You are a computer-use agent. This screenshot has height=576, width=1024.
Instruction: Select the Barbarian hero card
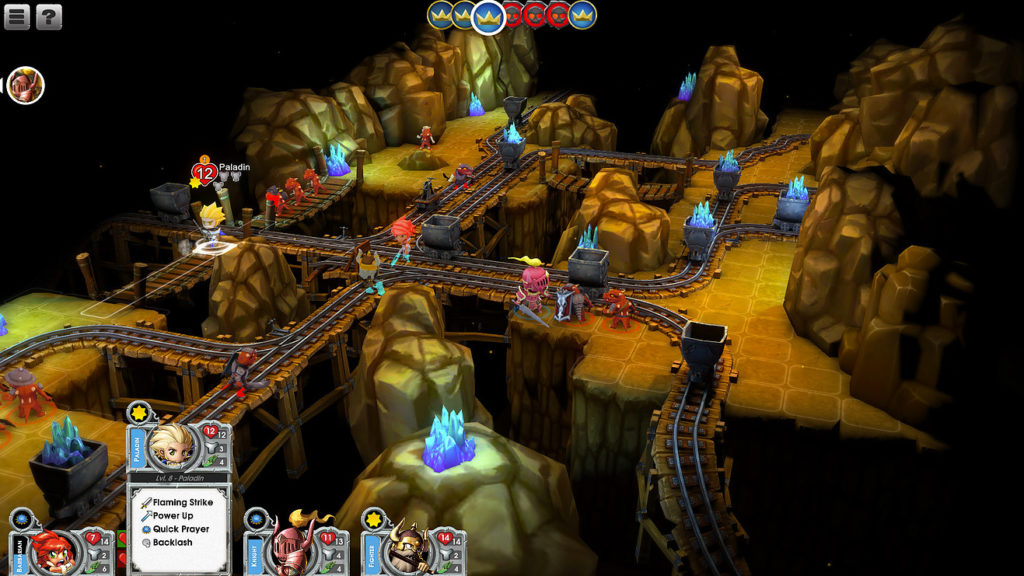tap(54, 548)
